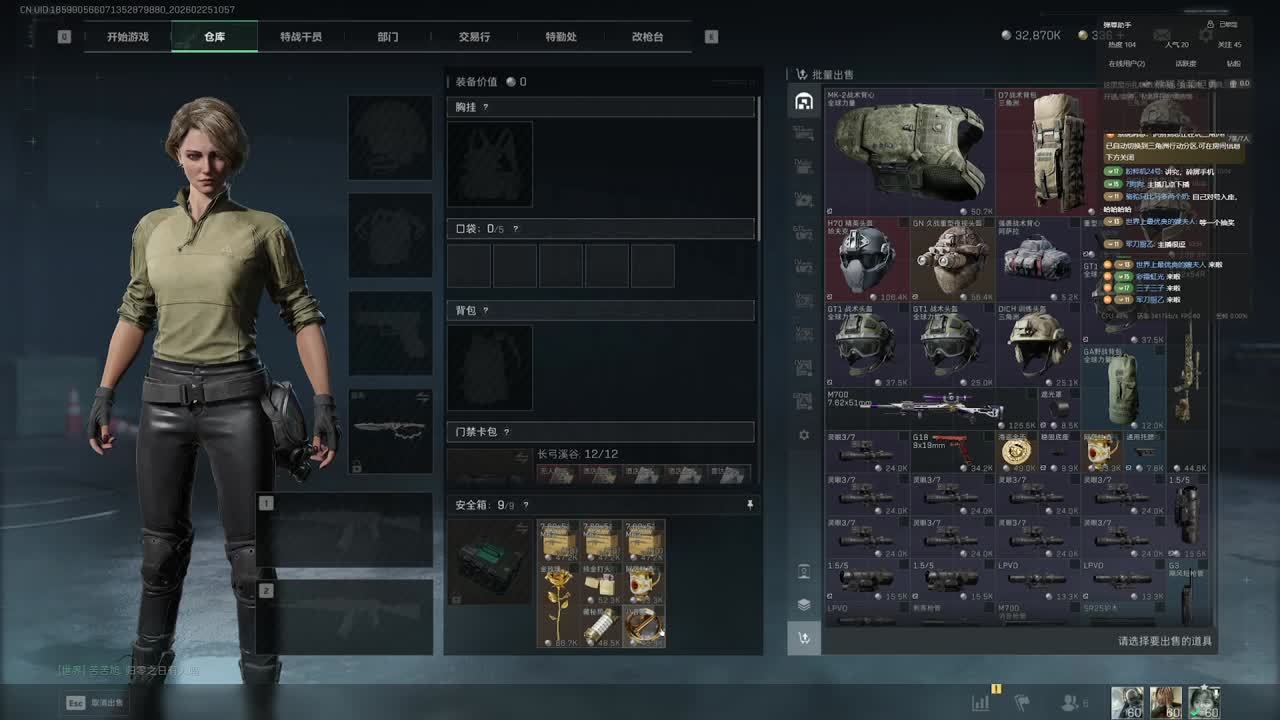Select the H70 elite helmet
The image size is (1280, 720).
(x=866, y=260)
